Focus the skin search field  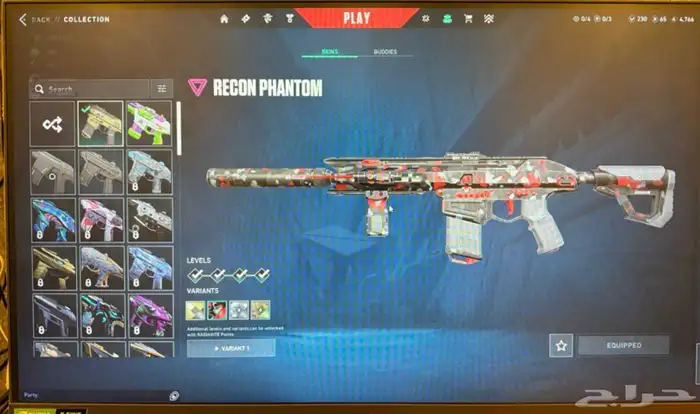[x=90, y=89]
